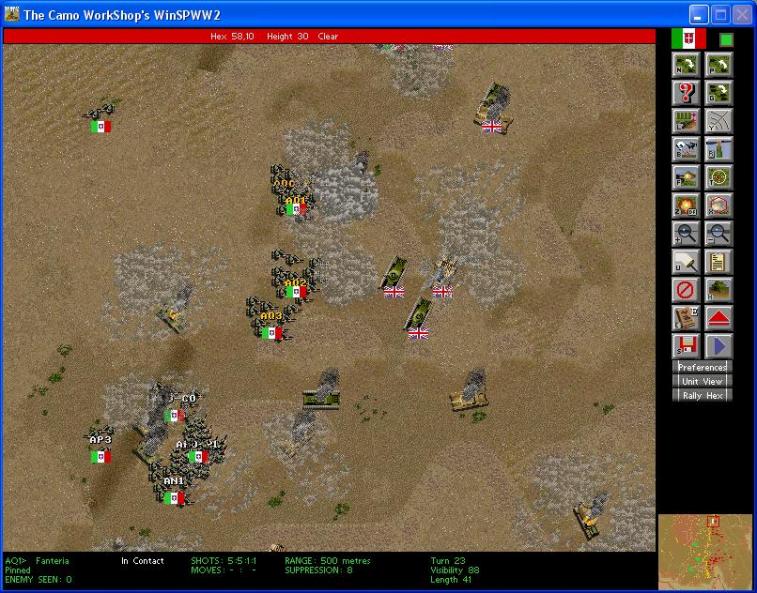757x593 pixels.
Task: Open the notepad document icon
Action: pos(719,262)
